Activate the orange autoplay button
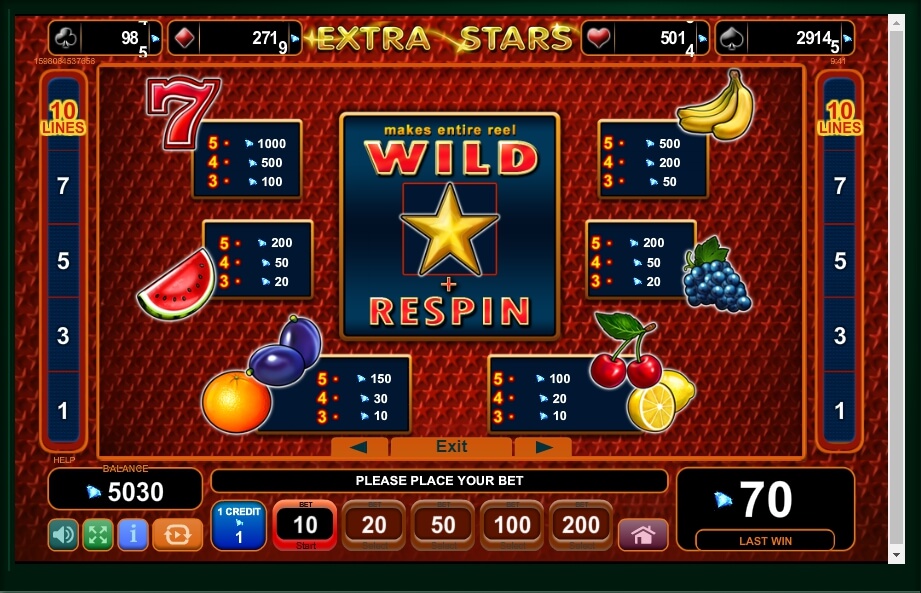This screenshot has height=593, width=921. (177, 534)
